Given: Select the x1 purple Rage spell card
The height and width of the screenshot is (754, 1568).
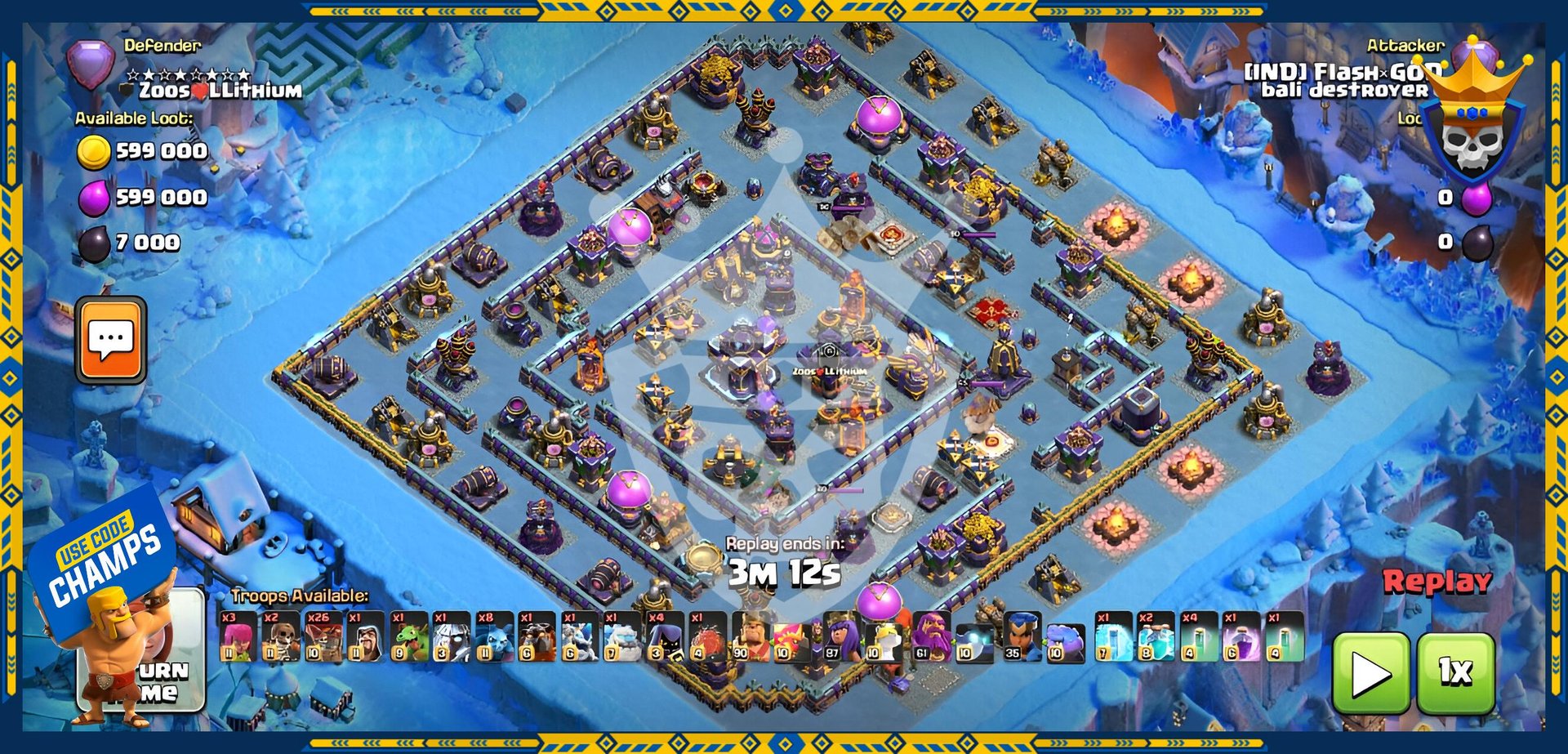Looking at the screenshot, I should 1241,636.
